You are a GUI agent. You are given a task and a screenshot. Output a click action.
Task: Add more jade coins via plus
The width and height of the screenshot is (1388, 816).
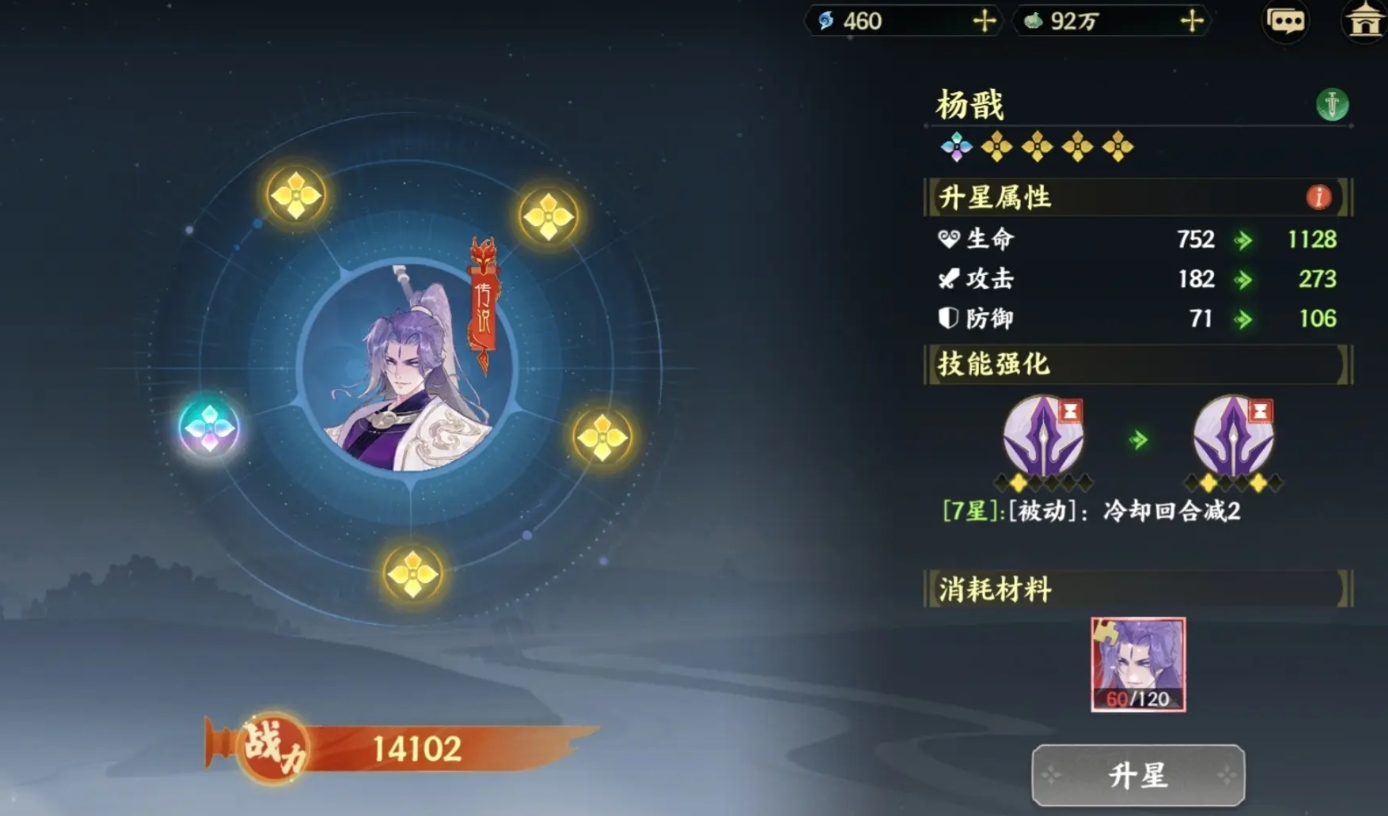[x=1191, y=21]
